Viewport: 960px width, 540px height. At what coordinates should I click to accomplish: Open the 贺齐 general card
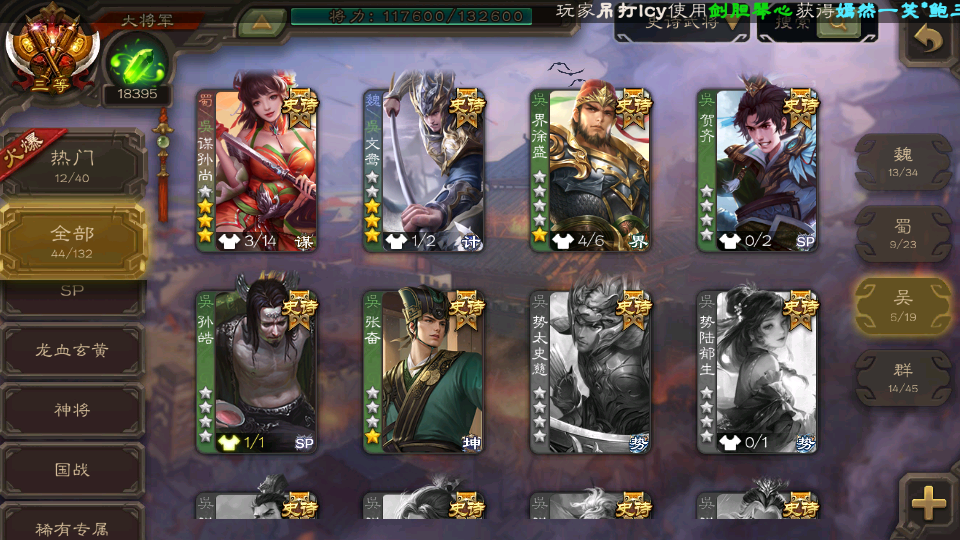point(758,170)
